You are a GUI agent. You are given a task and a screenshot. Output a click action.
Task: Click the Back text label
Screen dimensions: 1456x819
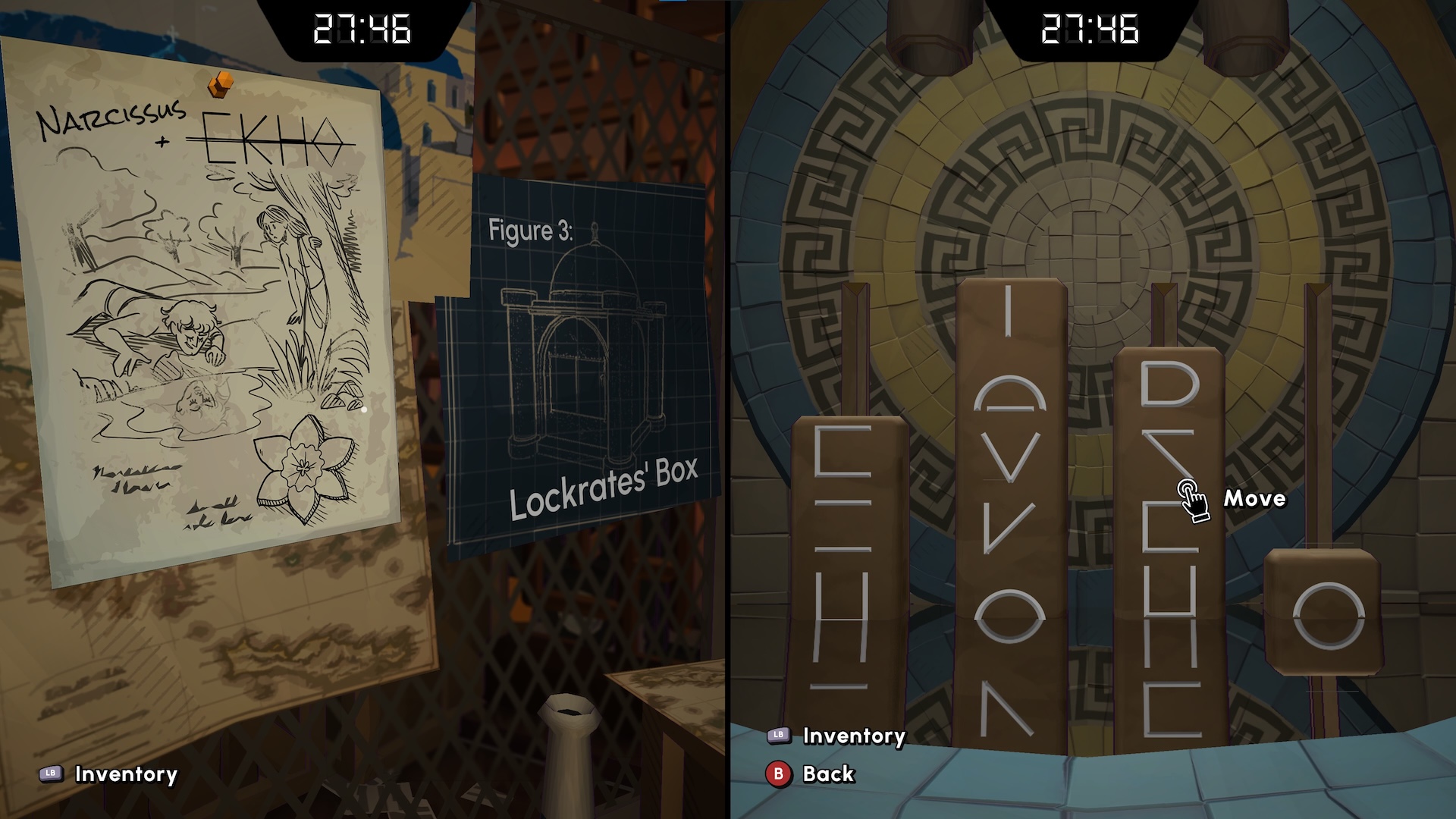828,776
